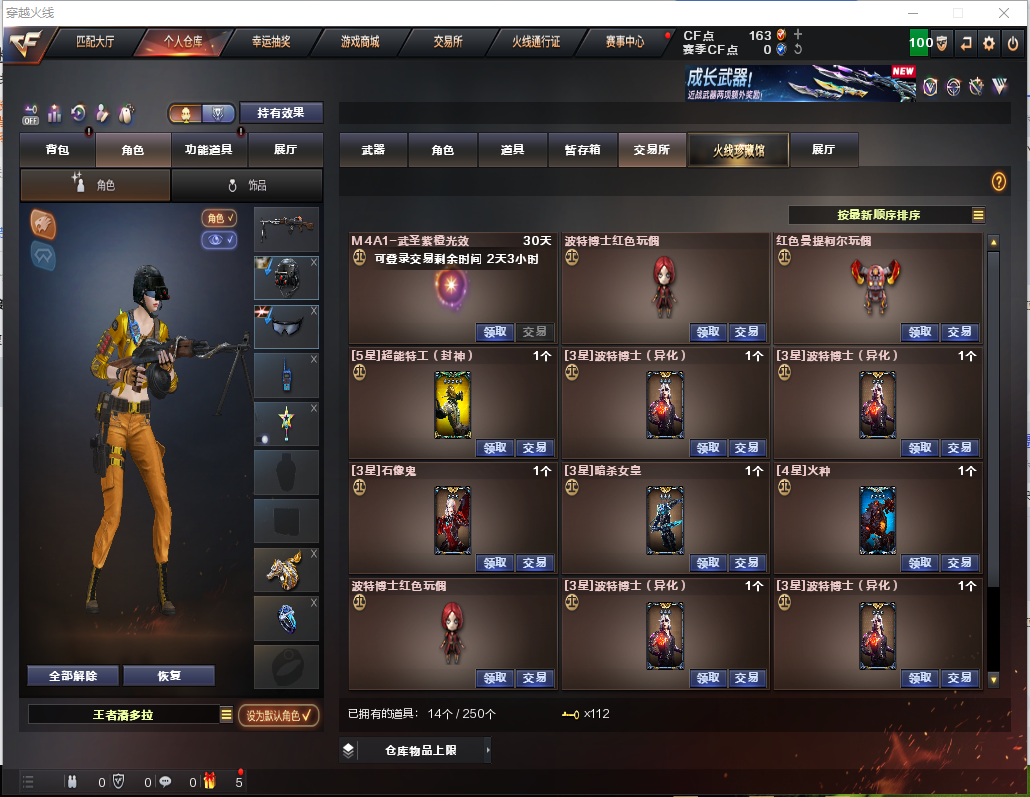This screenshot has height=797, width=1030.
Task: Open the 交易所 menu in top navigation
Action: point(447,42)
